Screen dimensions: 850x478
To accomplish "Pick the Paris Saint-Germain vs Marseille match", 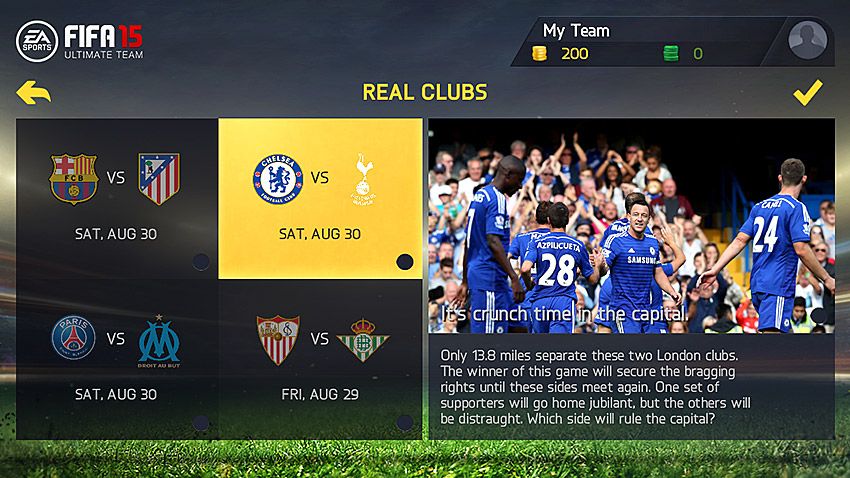I will click(x=117, y=359).
